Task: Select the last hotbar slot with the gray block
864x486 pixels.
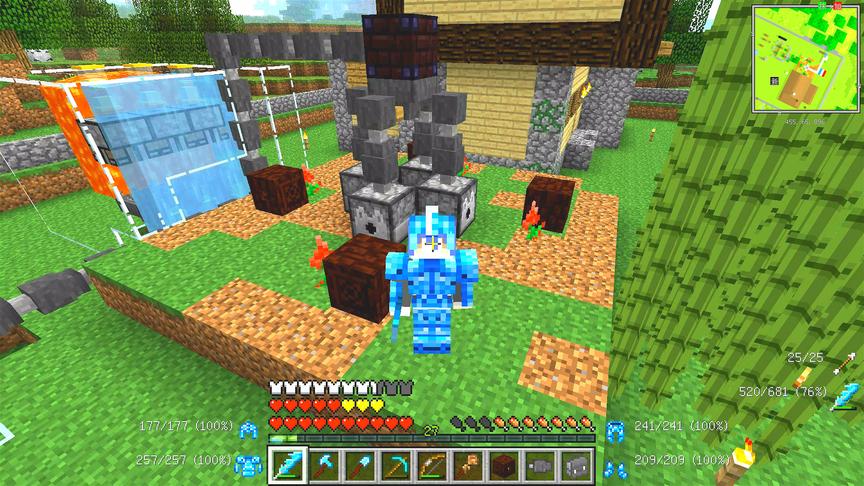Action: click(577, 465)
